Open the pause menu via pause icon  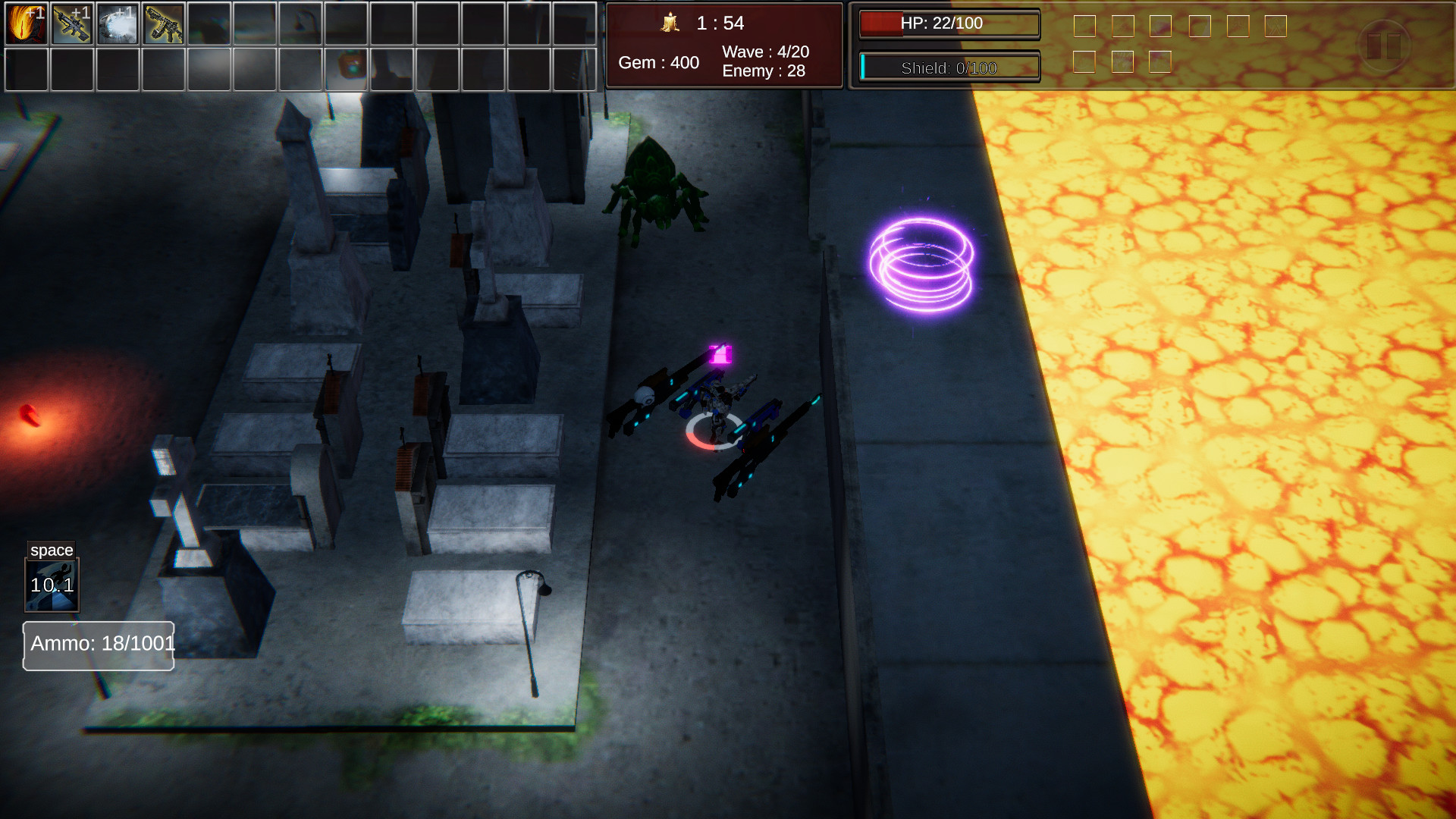point(1382,47)
